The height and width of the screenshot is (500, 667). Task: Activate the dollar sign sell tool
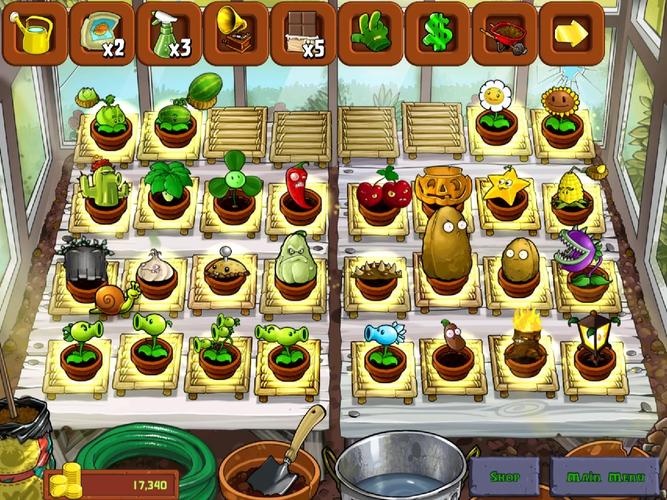437,33
